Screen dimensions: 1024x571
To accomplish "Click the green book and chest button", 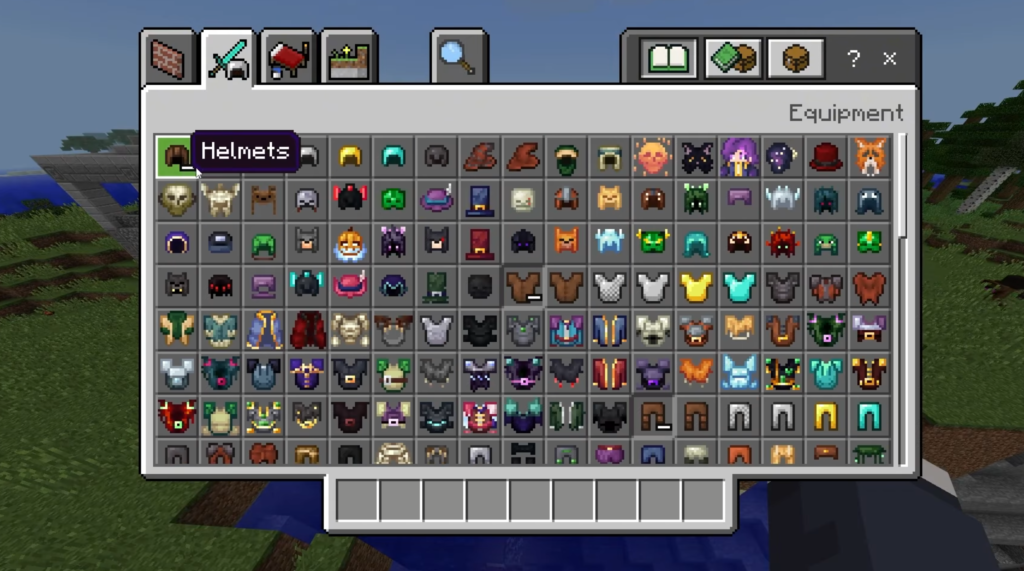I will [x=732, y=58].
